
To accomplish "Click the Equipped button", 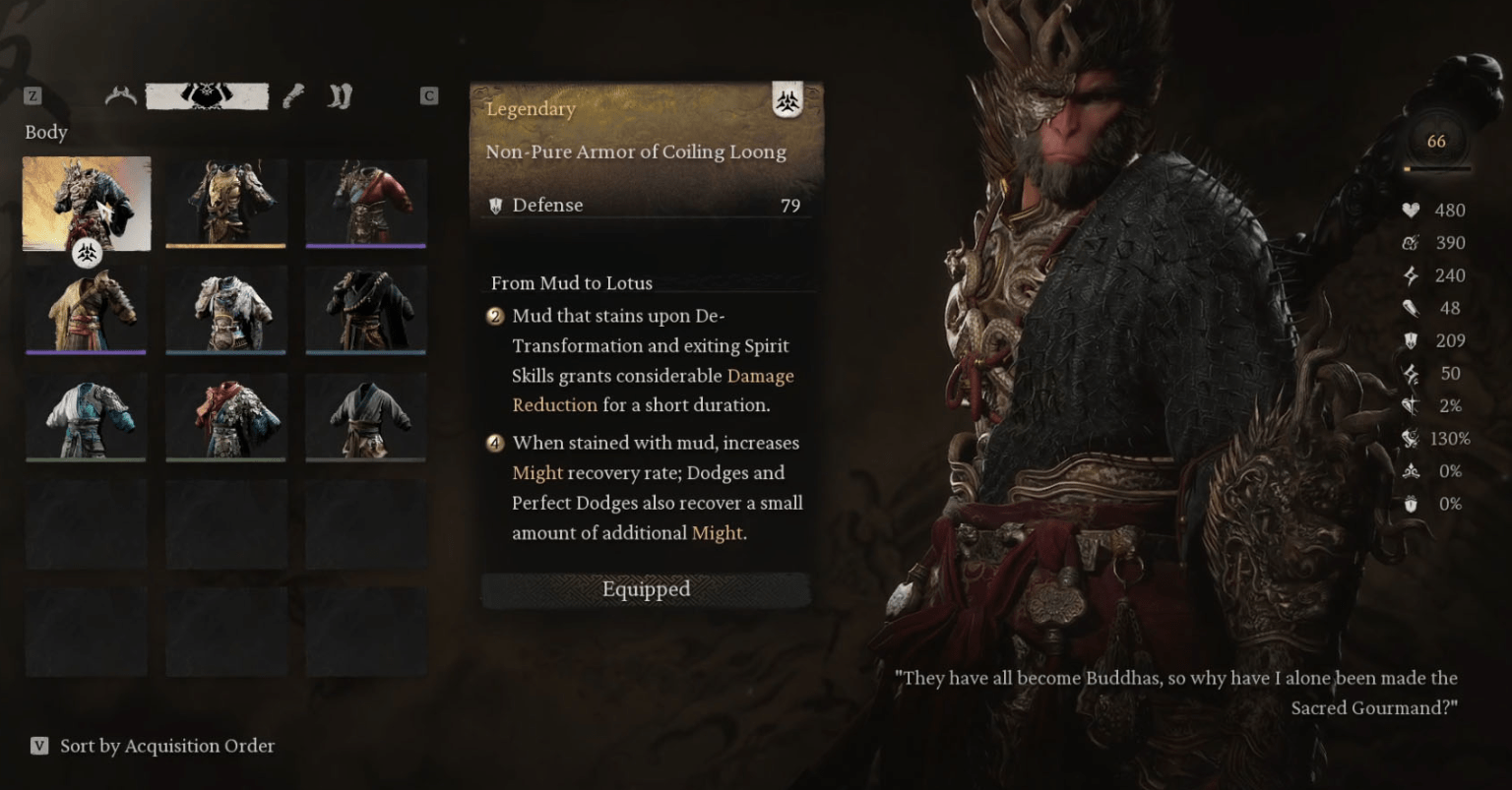I will point(646,589).
